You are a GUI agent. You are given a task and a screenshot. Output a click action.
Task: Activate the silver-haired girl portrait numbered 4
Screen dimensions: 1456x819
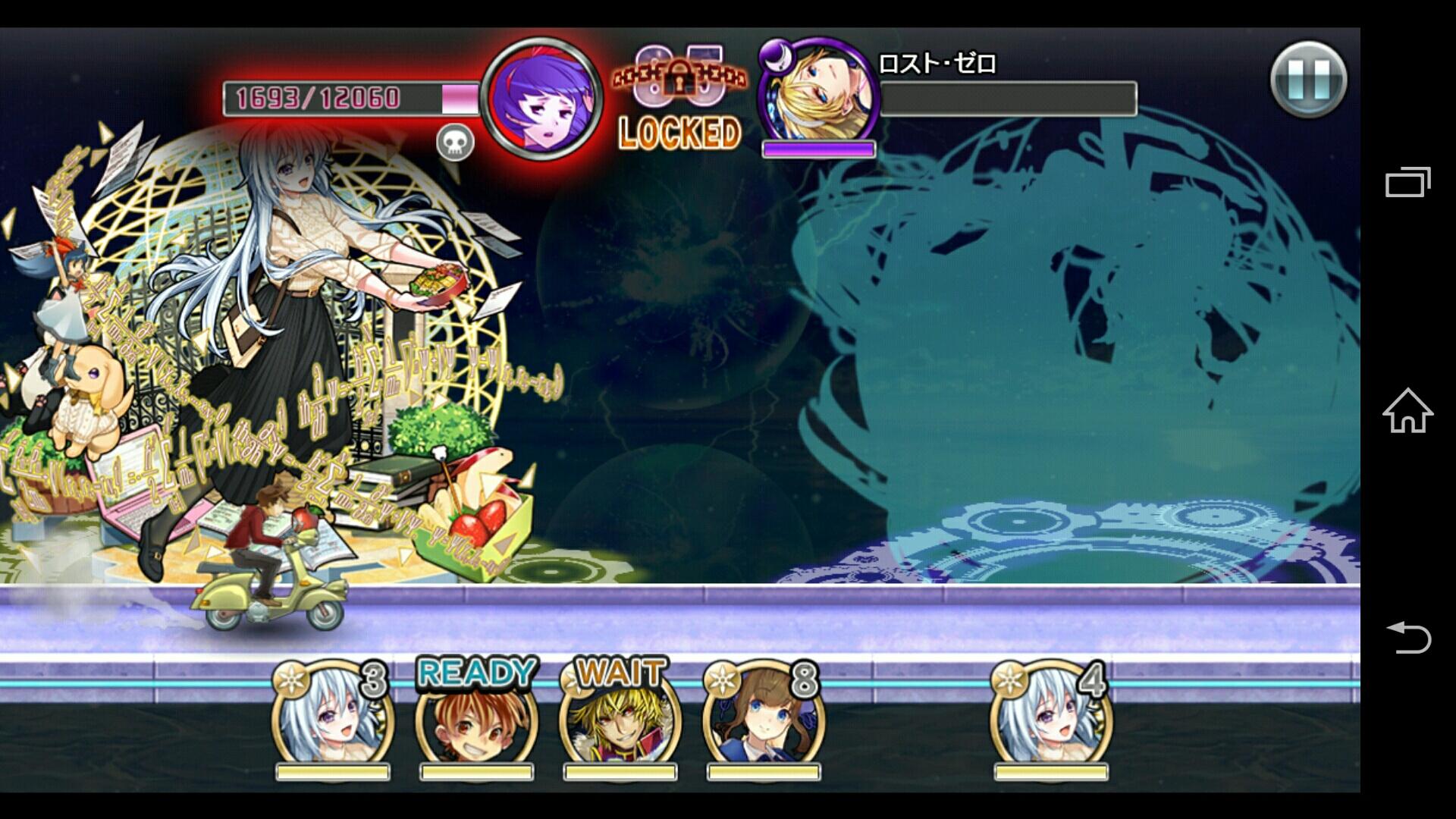point(1050,717)
